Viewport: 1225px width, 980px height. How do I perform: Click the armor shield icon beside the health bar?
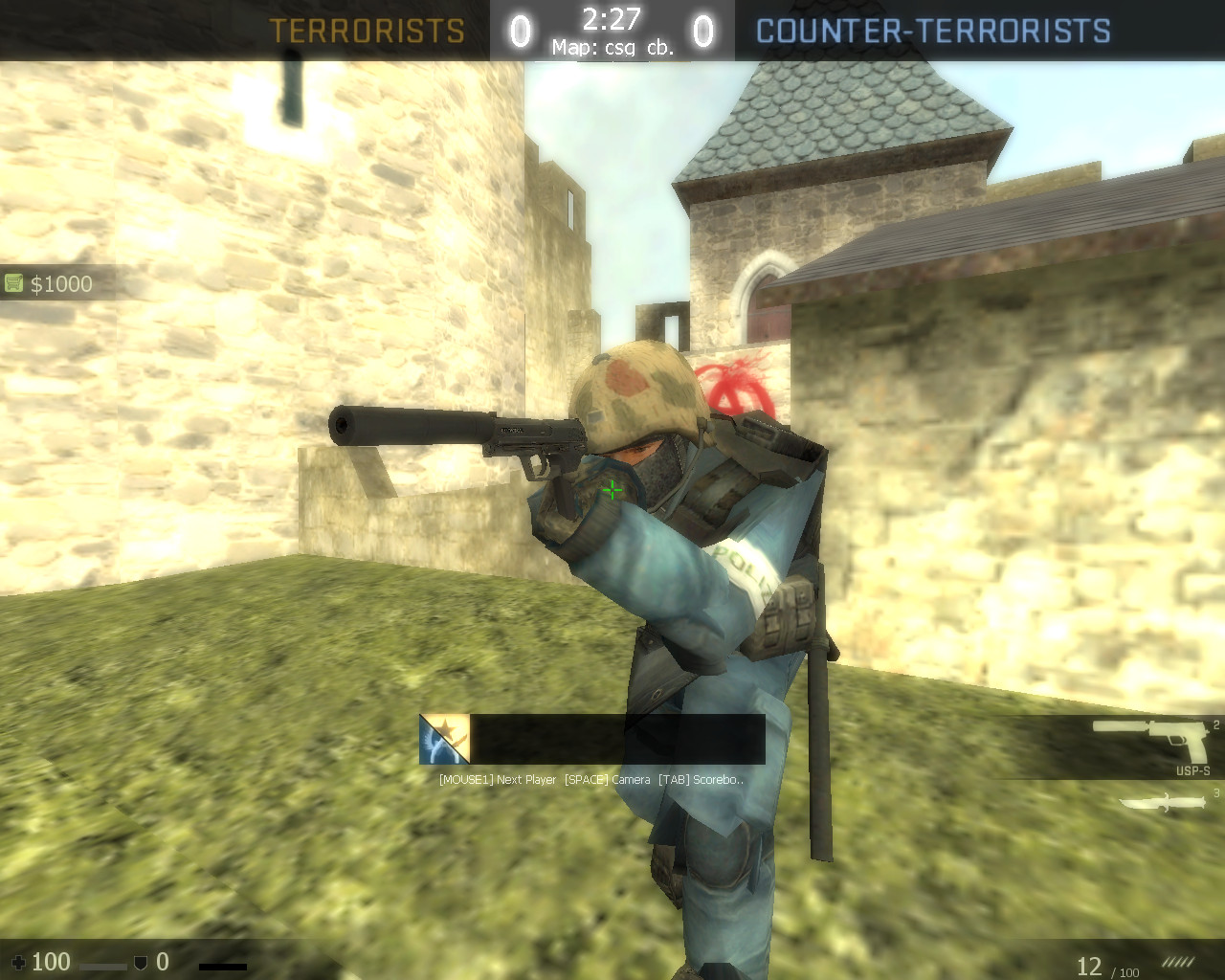coord(139,961)
